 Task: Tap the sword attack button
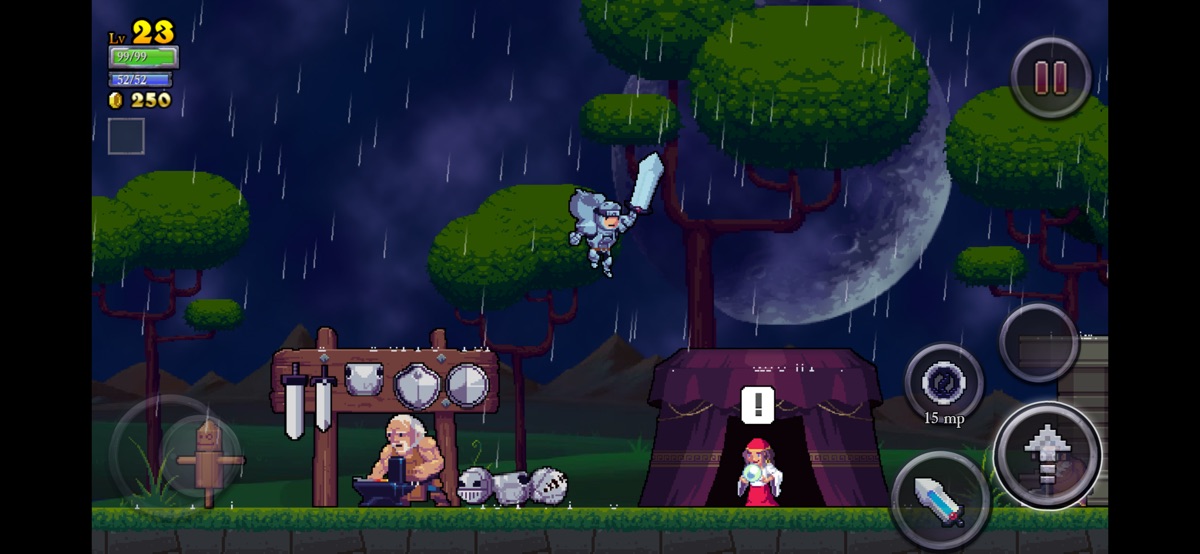tap(938, 498)
